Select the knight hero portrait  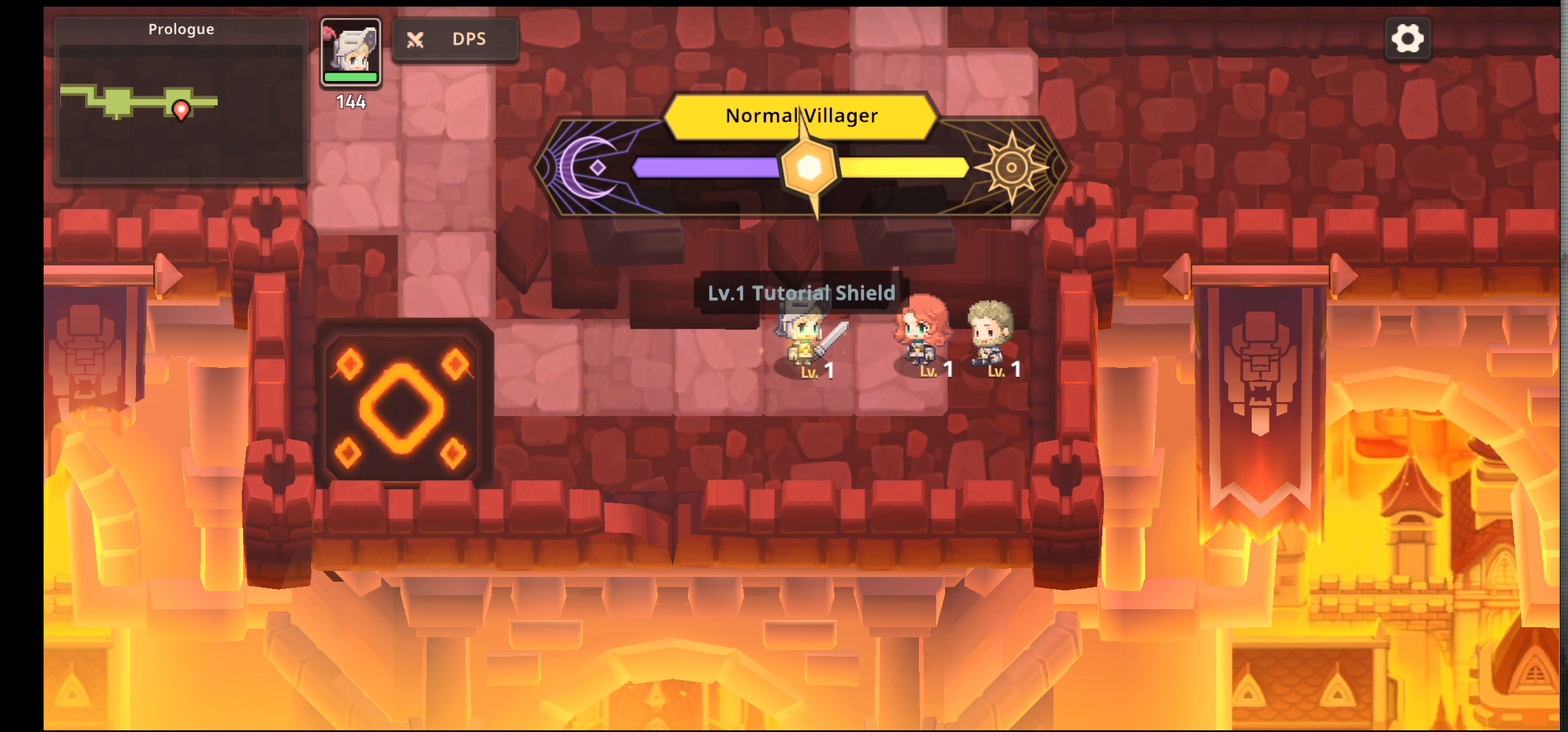[351, 52]
